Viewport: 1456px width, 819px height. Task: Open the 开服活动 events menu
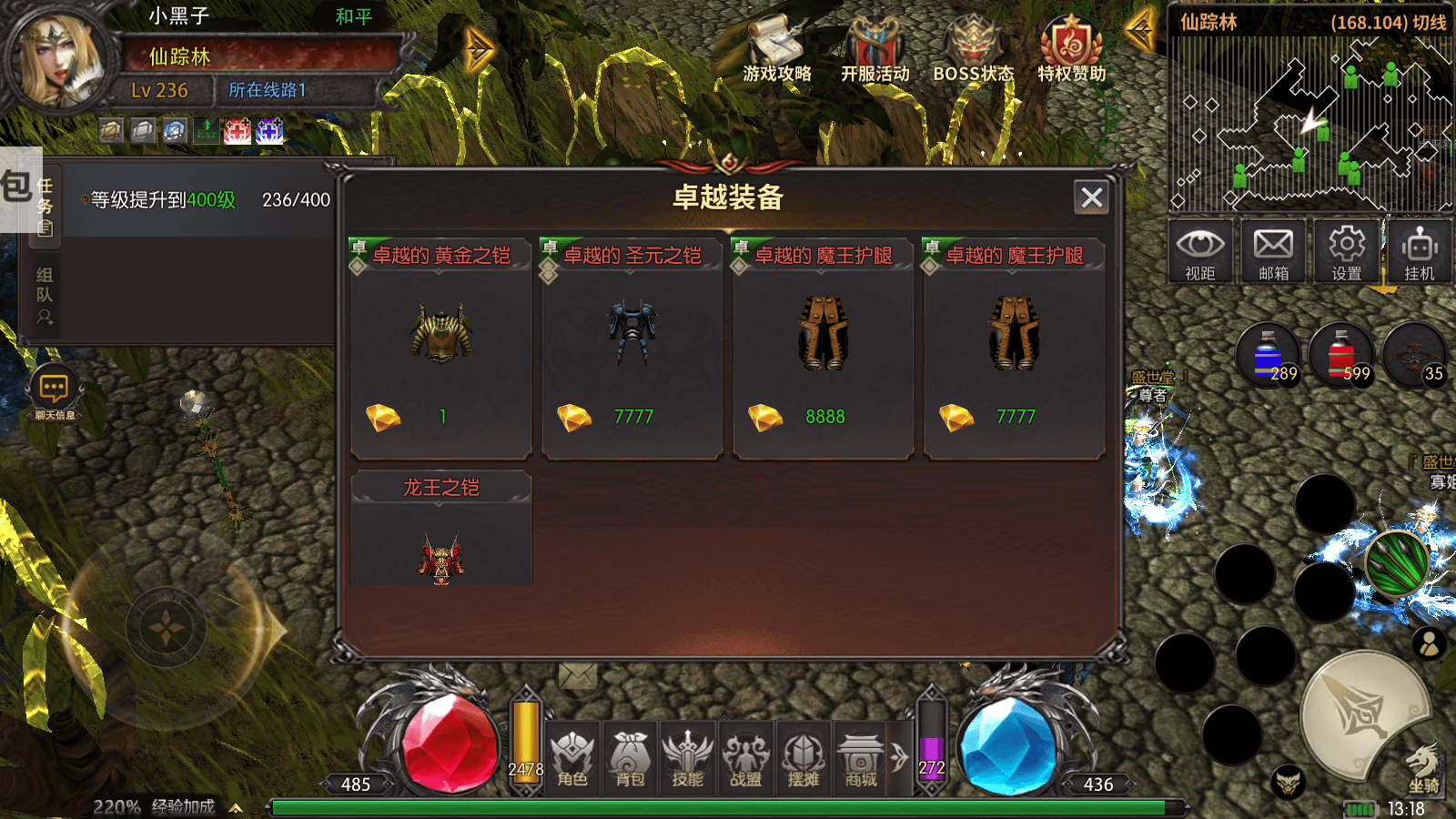(875, 48)
